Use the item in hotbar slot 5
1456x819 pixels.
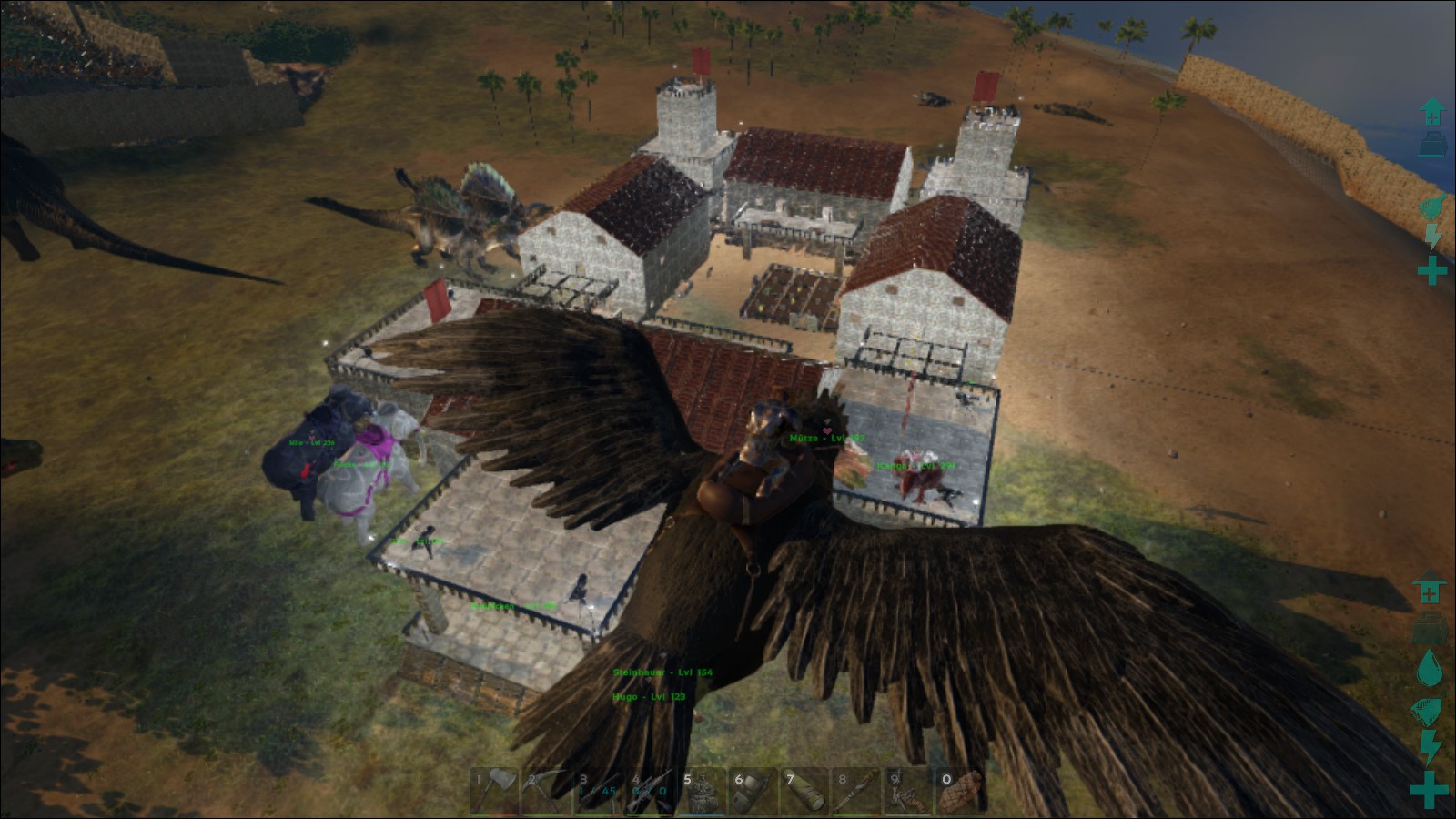(x=702, y=790)
